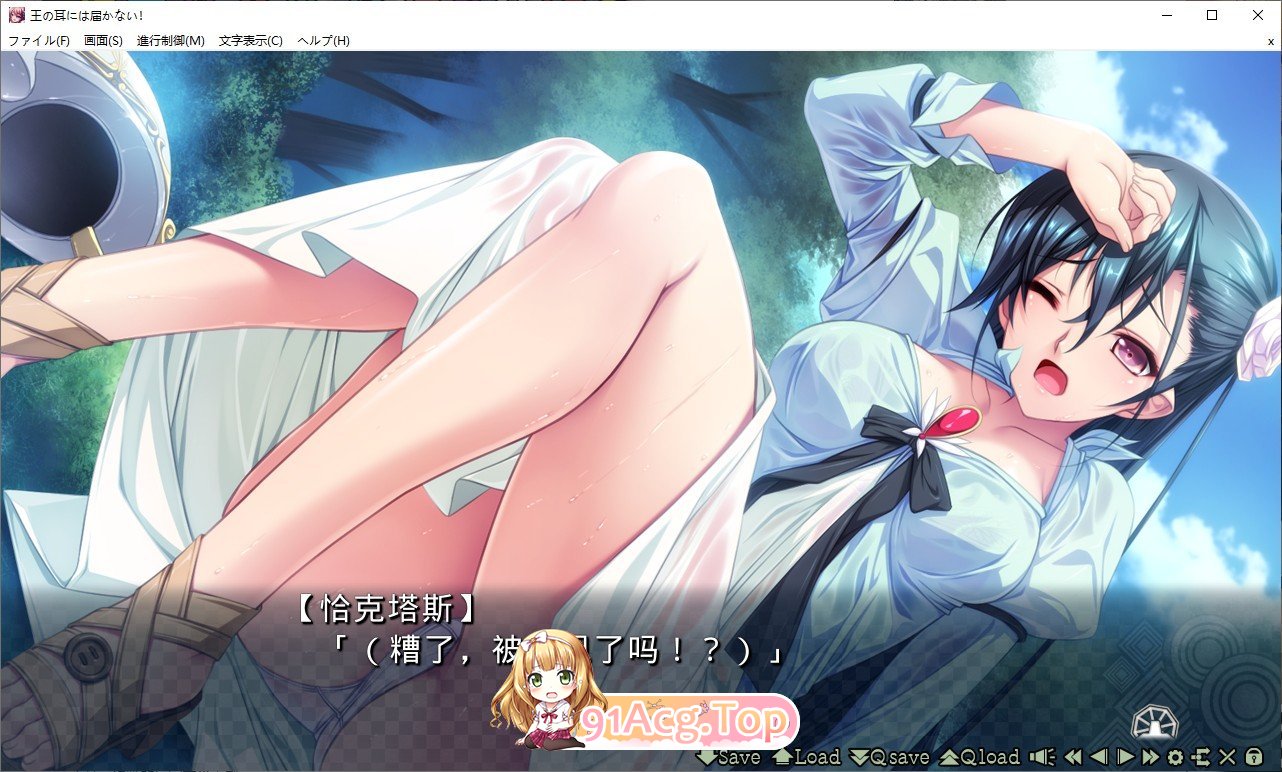Hide the message window using the X icon
1282x772 pixels.
(1225, 757)
